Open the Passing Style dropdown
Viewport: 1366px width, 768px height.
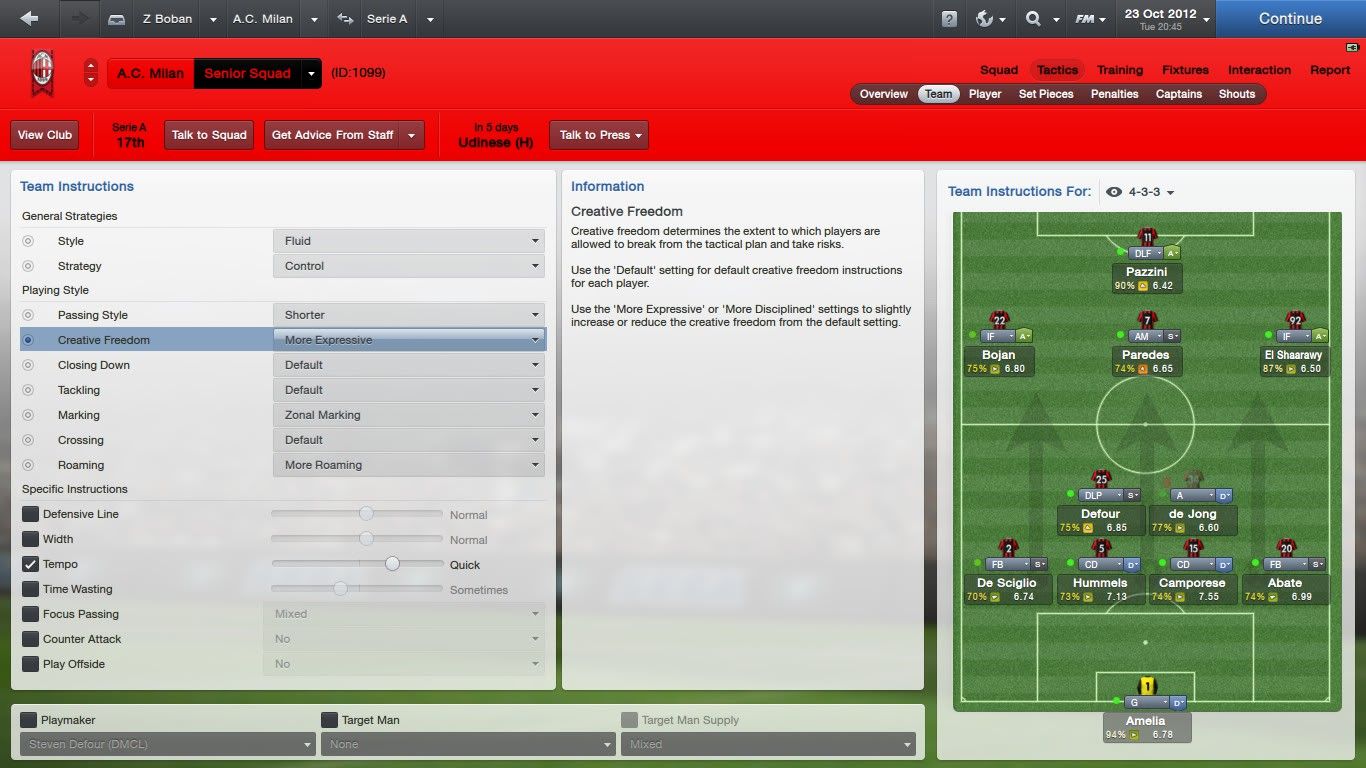(409, 315)
